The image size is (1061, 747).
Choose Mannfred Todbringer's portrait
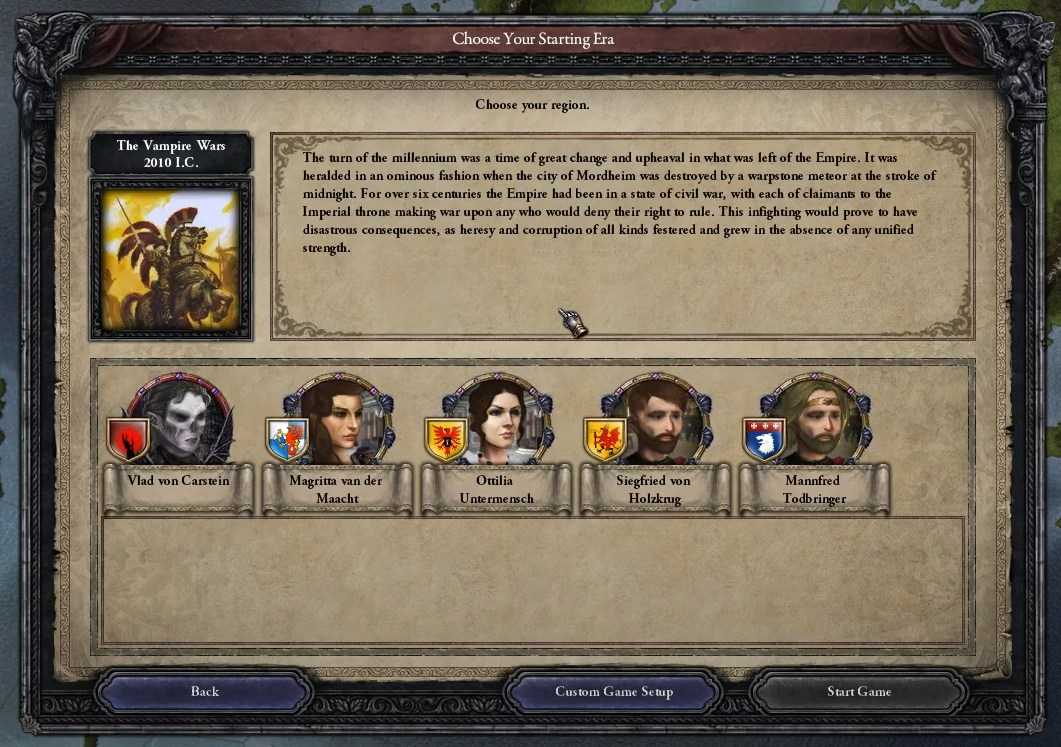pos(815,421)
